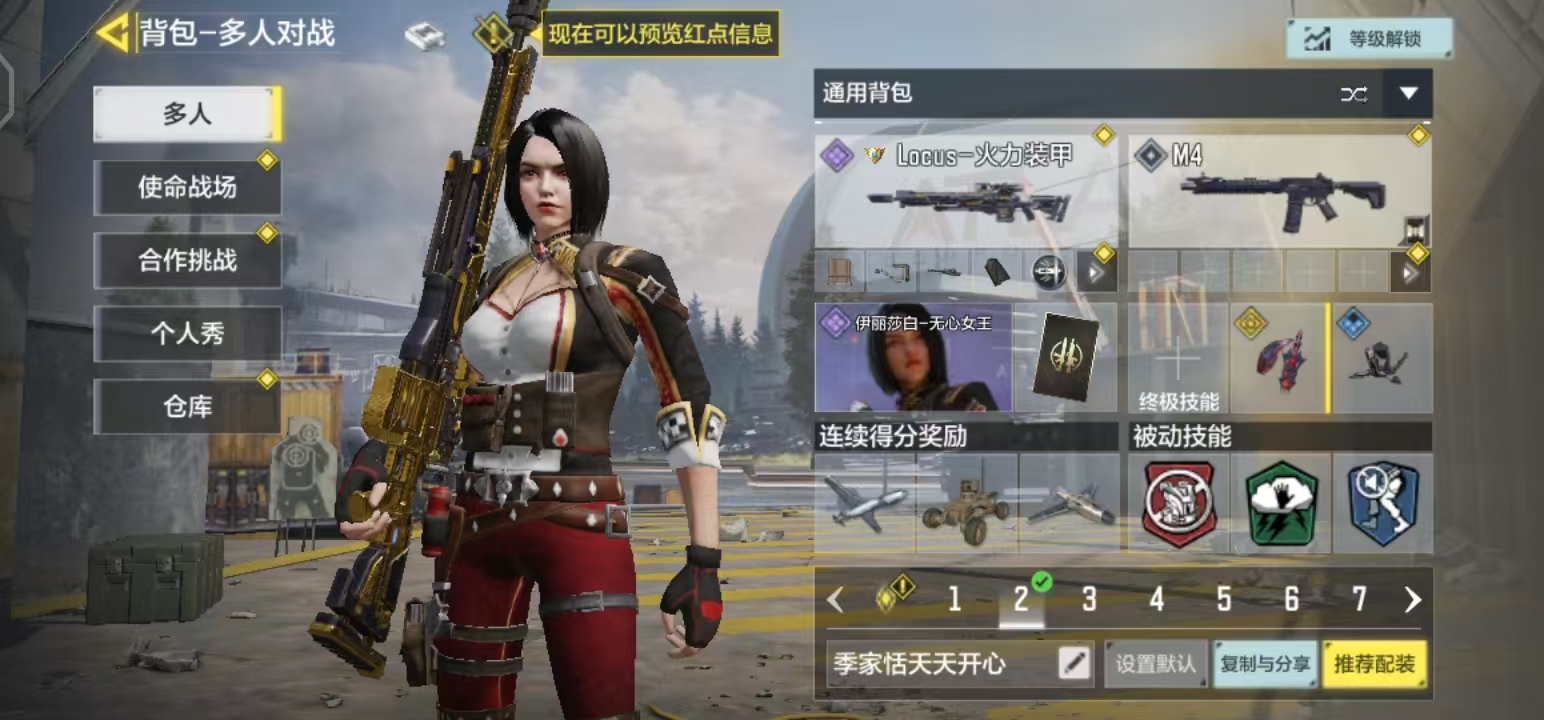The image size is (1544, 720).
Task: Expand the 通用背包 dropdown arrow
Action: (x=1408, y=94)
